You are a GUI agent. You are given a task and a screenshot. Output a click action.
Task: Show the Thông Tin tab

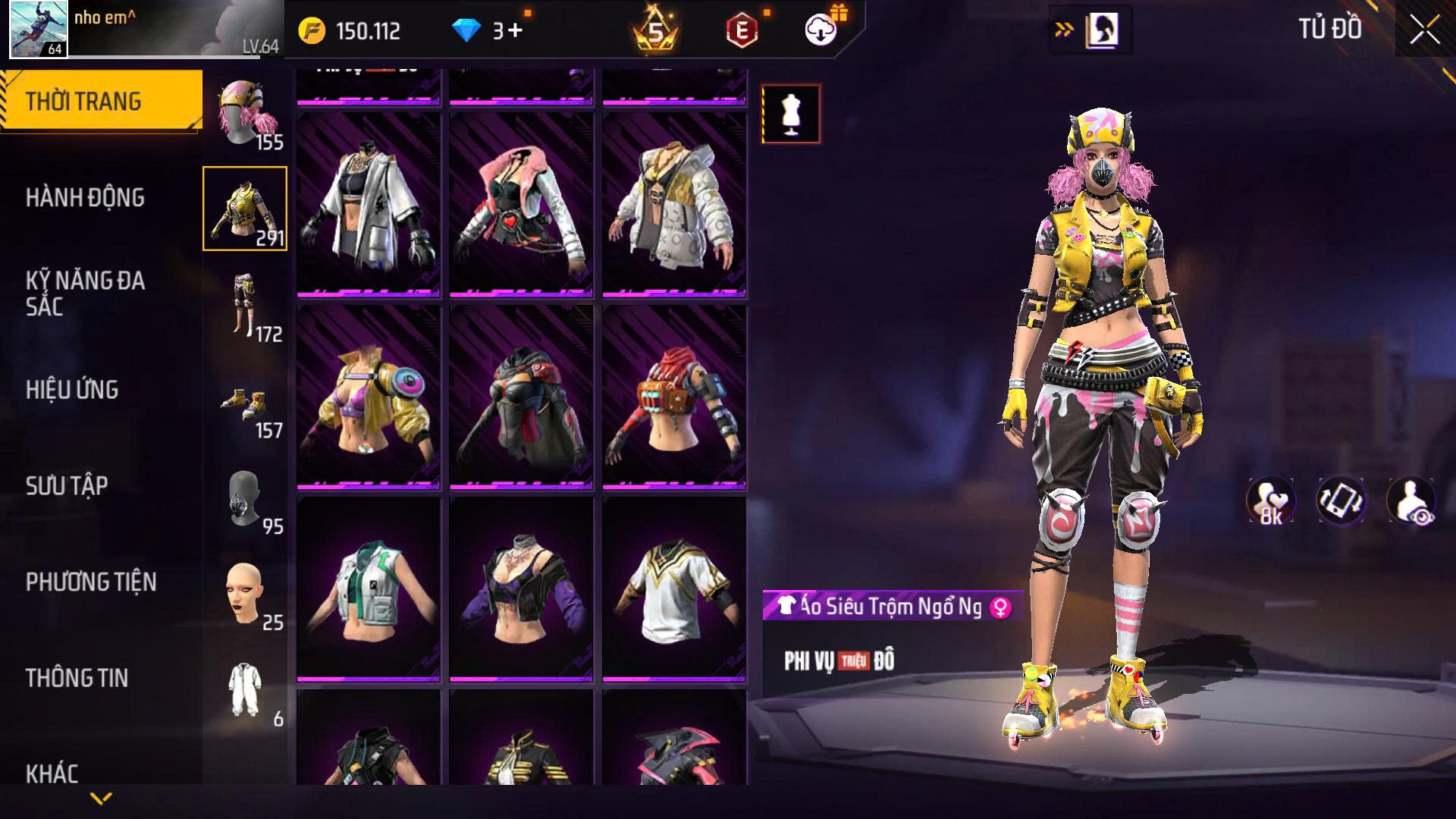77,678
